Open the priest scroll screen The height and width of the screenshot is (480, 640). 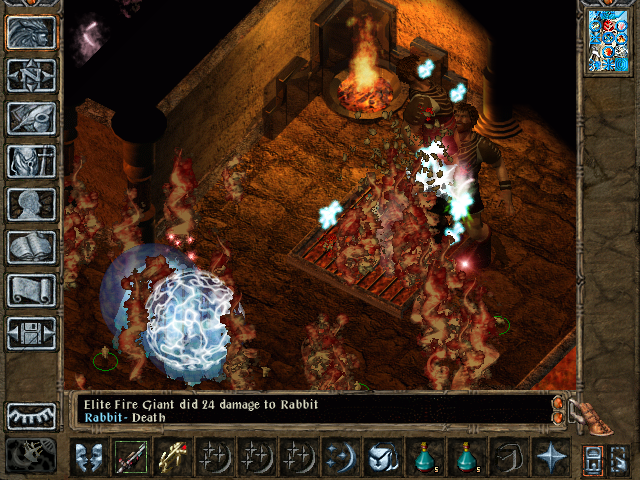click(31, 289)
